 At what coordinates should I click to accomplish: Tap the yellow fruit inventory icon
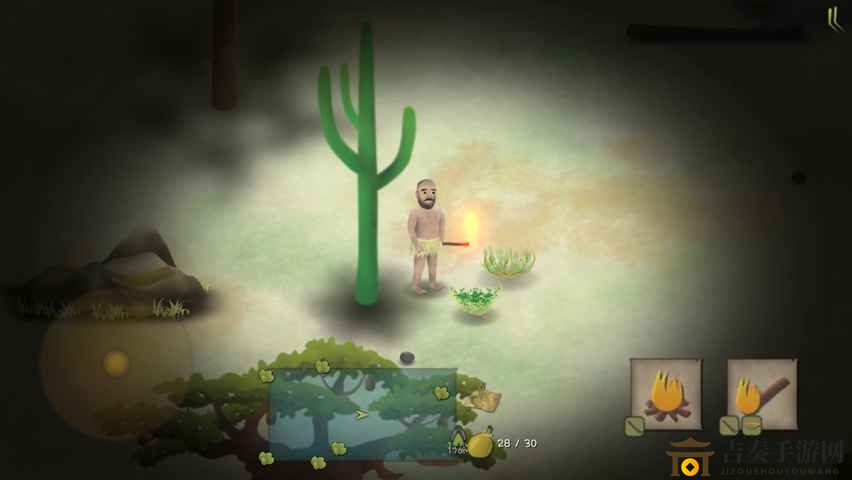[x=481, y=444]
